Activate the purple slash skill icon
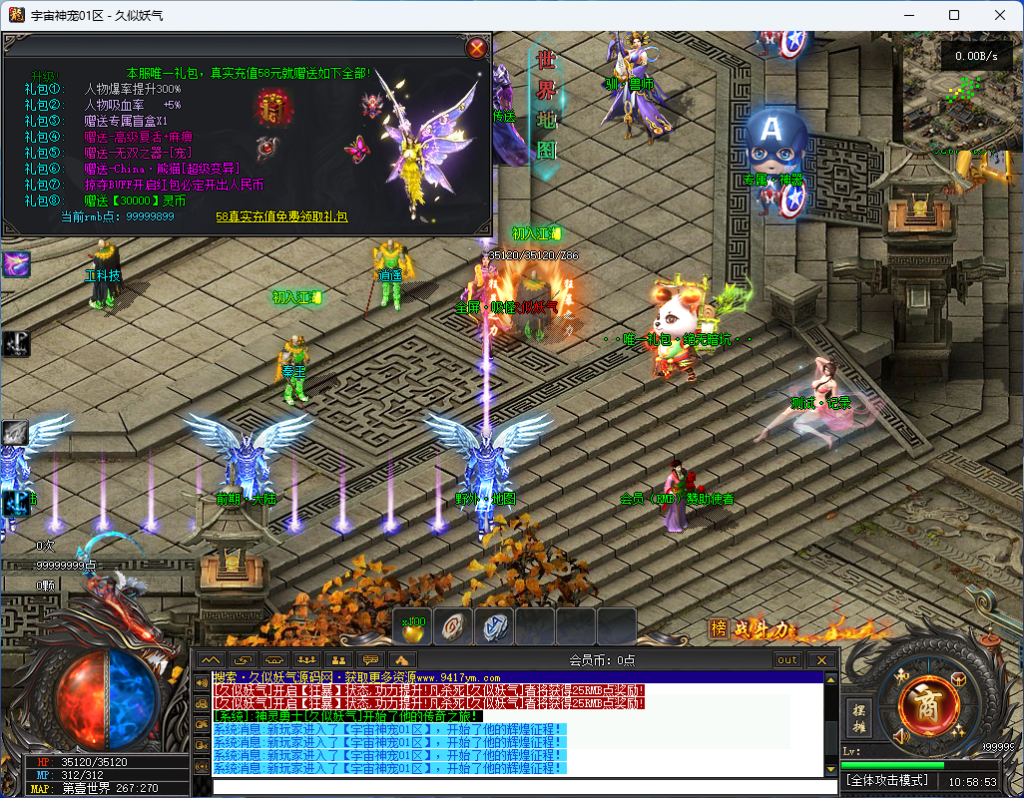Screen dimensions: 1024x798 pos(16,264)
